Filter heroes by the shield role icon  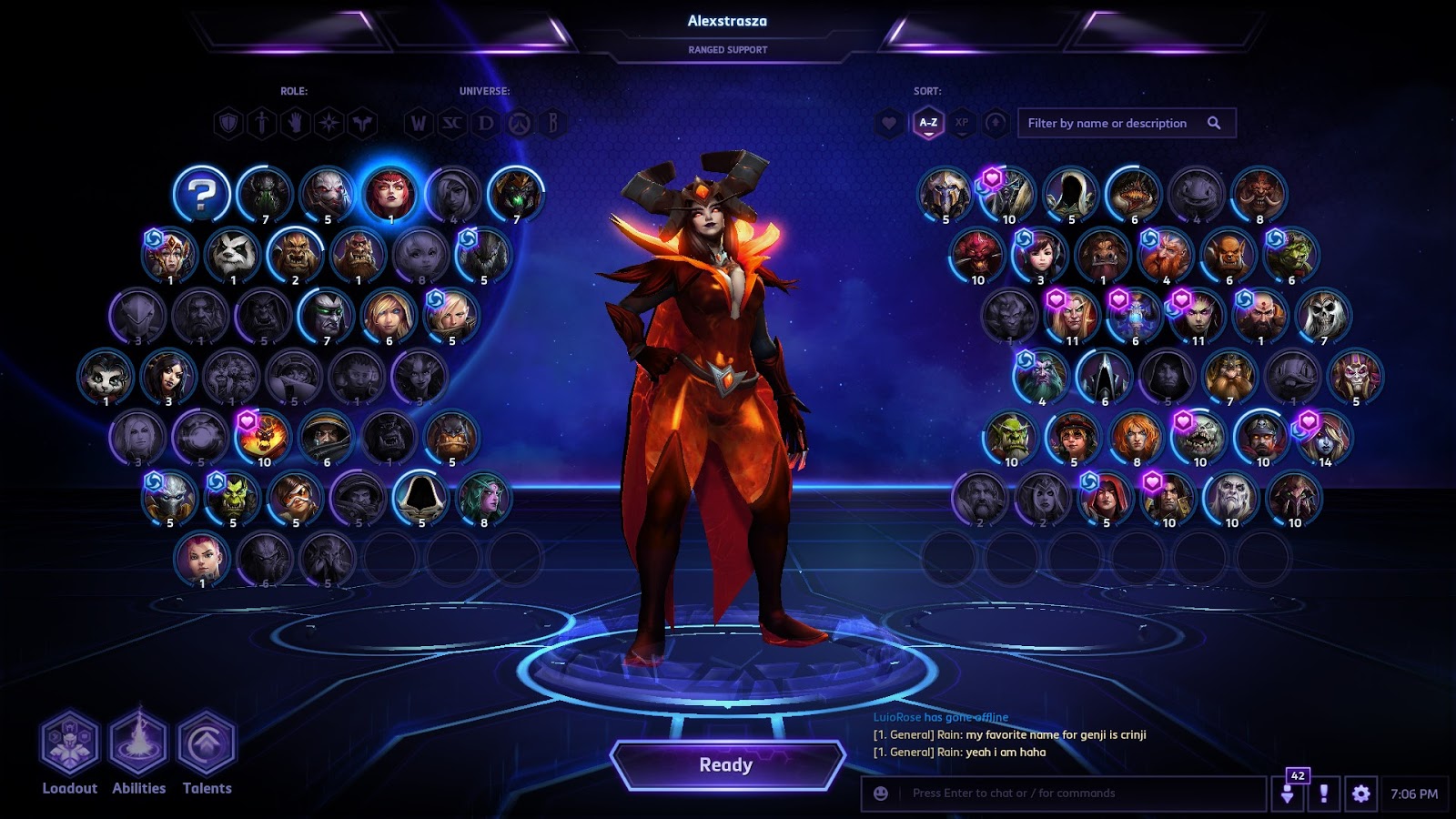[x=228, y=123]
